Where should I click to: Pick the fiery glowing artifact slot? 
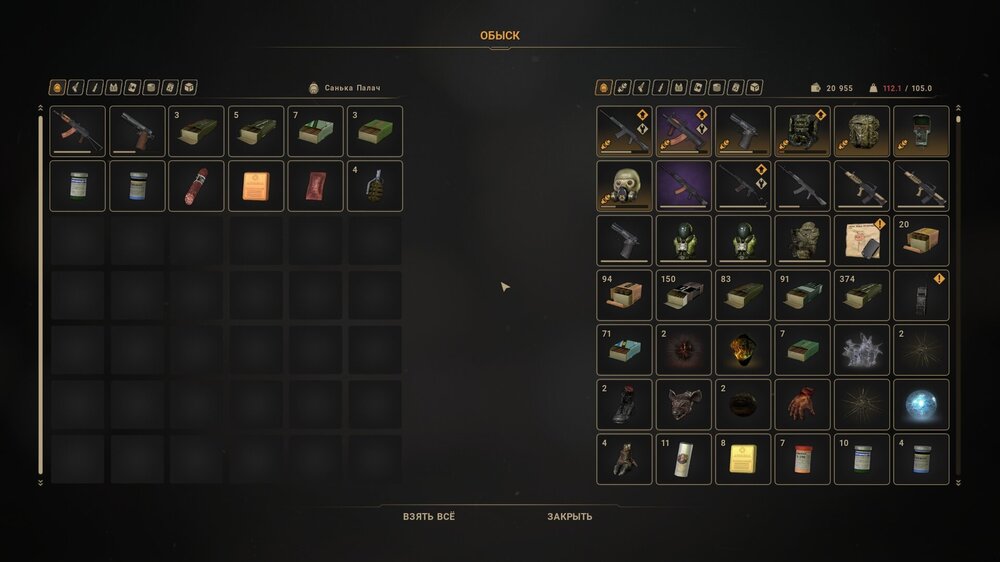pyautogui.click(x=743, y=350)
